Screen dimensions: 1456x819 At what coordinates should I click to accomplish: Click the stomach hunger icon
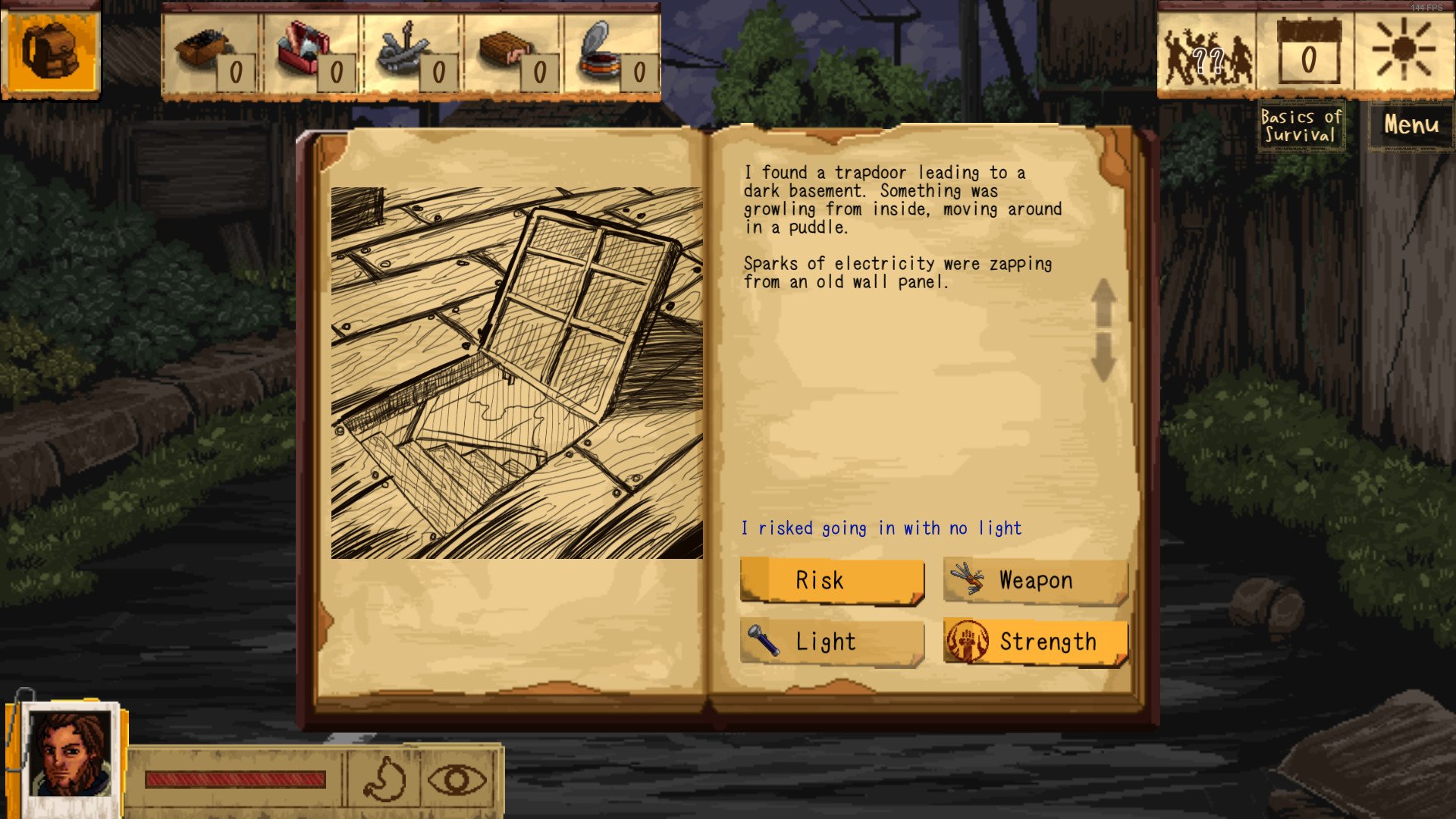point(384,780)
